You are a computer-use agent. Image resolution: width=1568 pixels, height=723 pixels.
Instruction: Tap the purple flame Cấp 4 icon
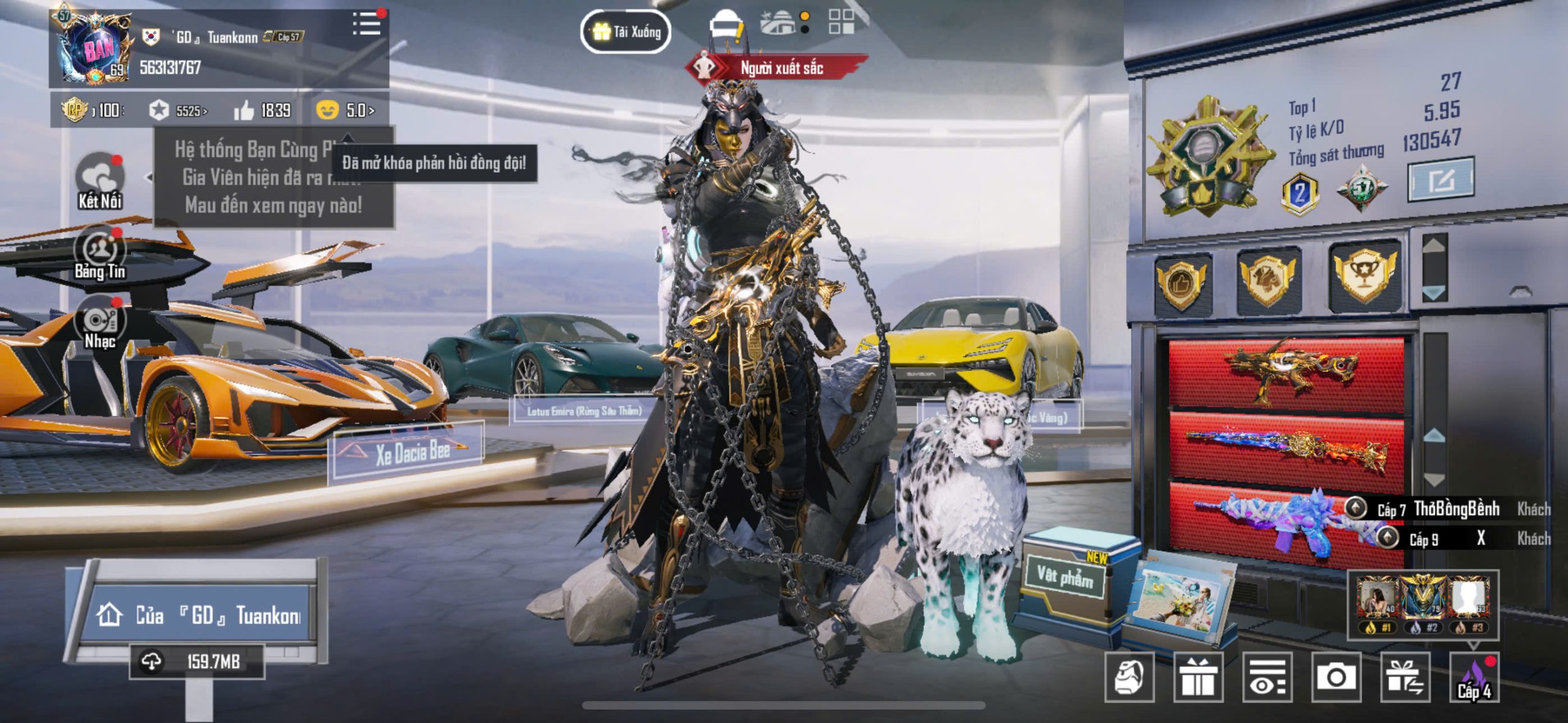click(1474, 677)
